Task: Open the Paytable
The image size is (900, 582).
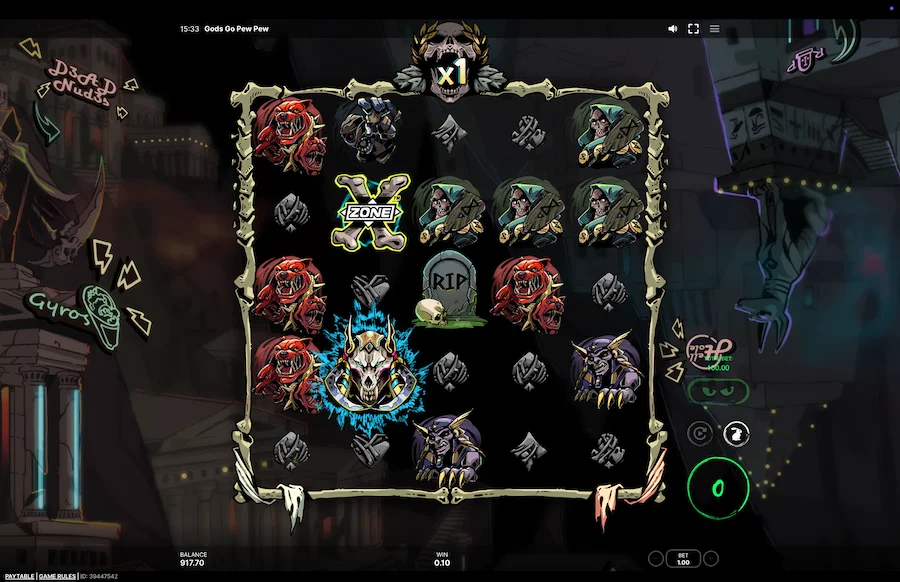Action: point(17,577)
